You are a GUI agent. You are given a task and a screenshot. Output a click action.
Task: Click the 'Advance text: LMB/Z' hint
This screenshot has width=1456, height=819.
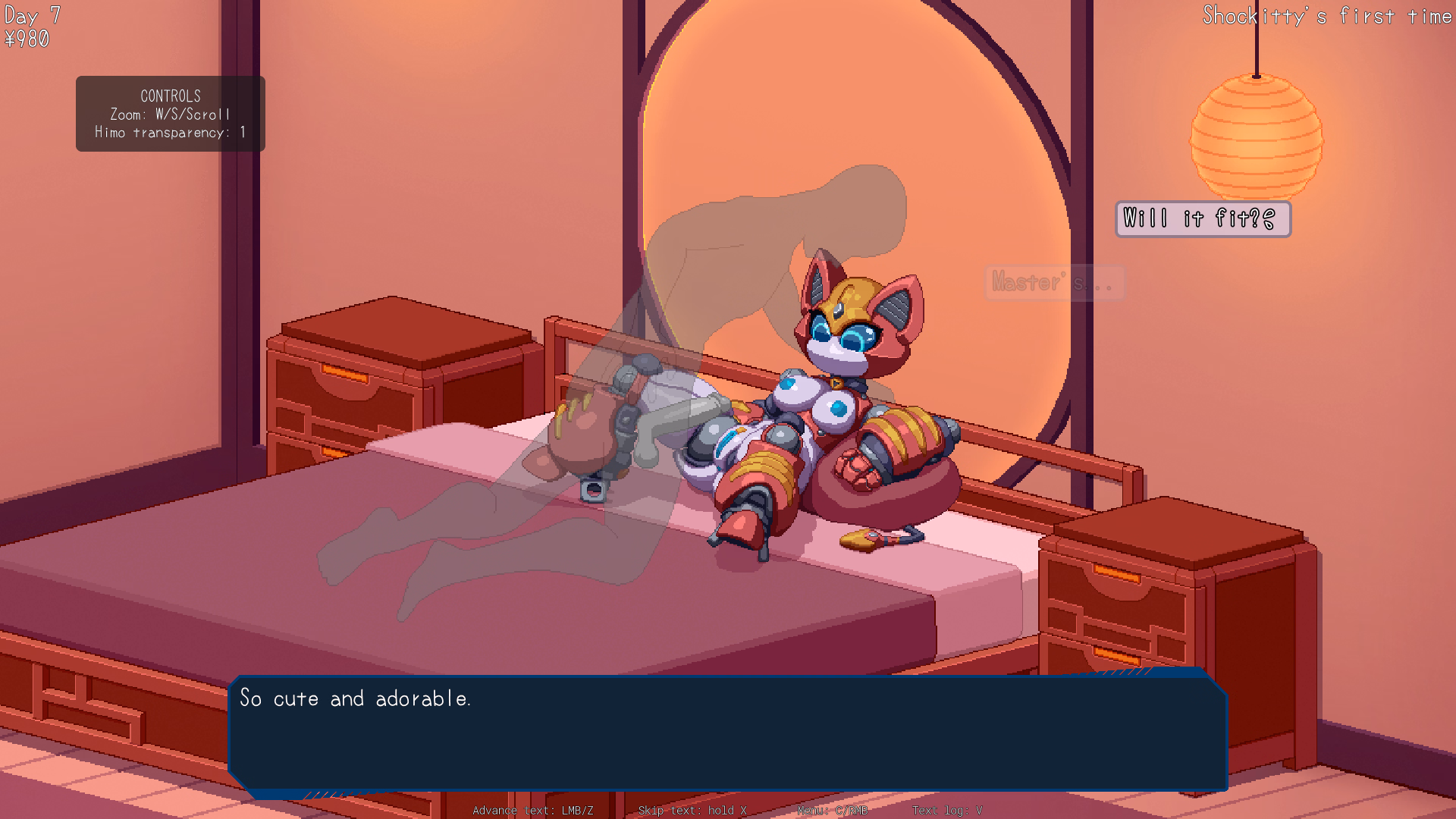point(533,811)
